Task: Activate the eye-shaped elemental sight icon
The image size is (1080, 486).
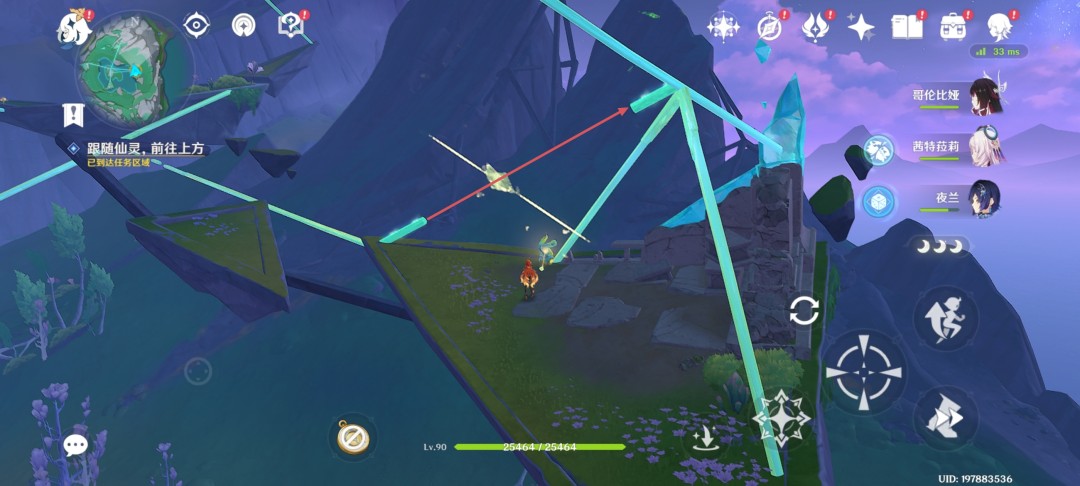Action: pos(196,26)
